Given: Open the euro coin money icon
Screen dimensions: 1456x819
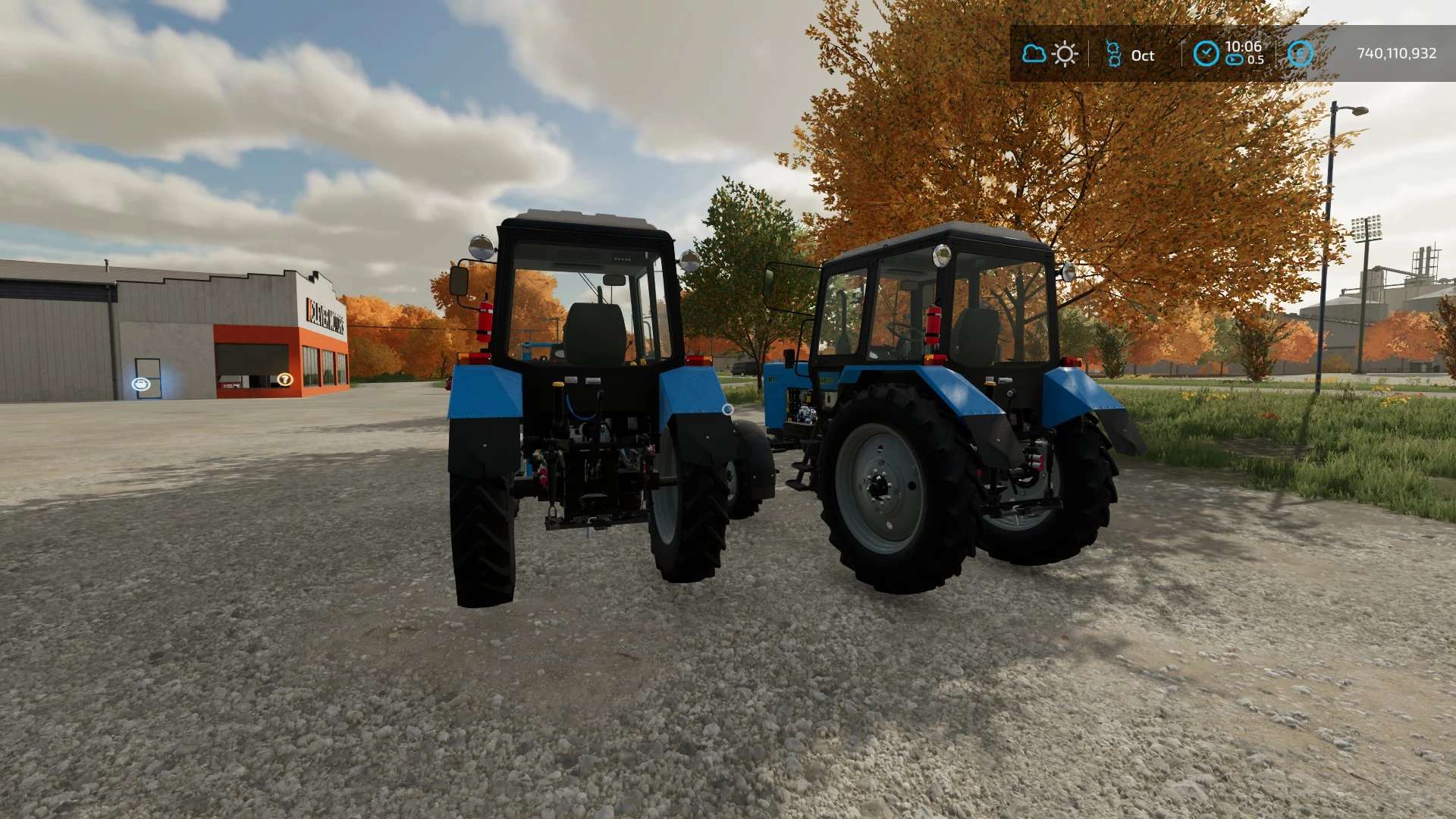Looking at the screenshot, I should pos(1301,54).
